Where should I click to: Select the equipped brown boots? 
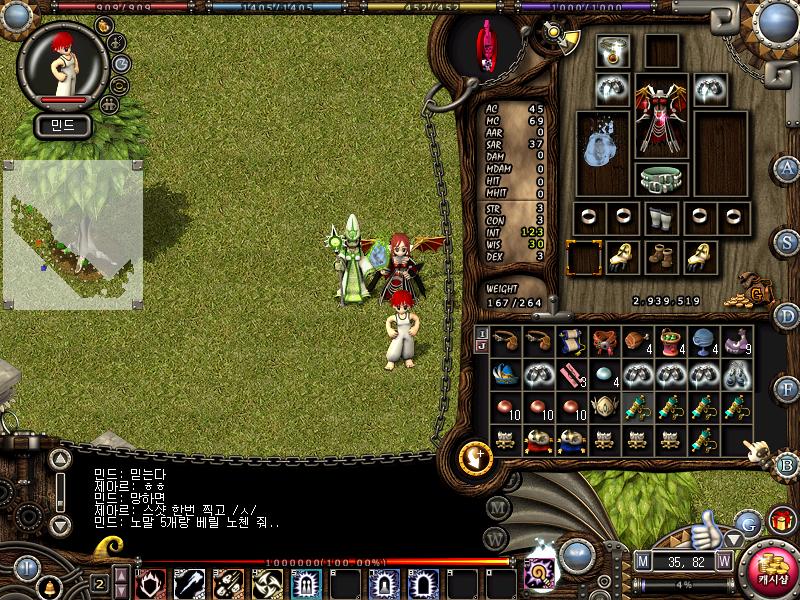point(661,256)
